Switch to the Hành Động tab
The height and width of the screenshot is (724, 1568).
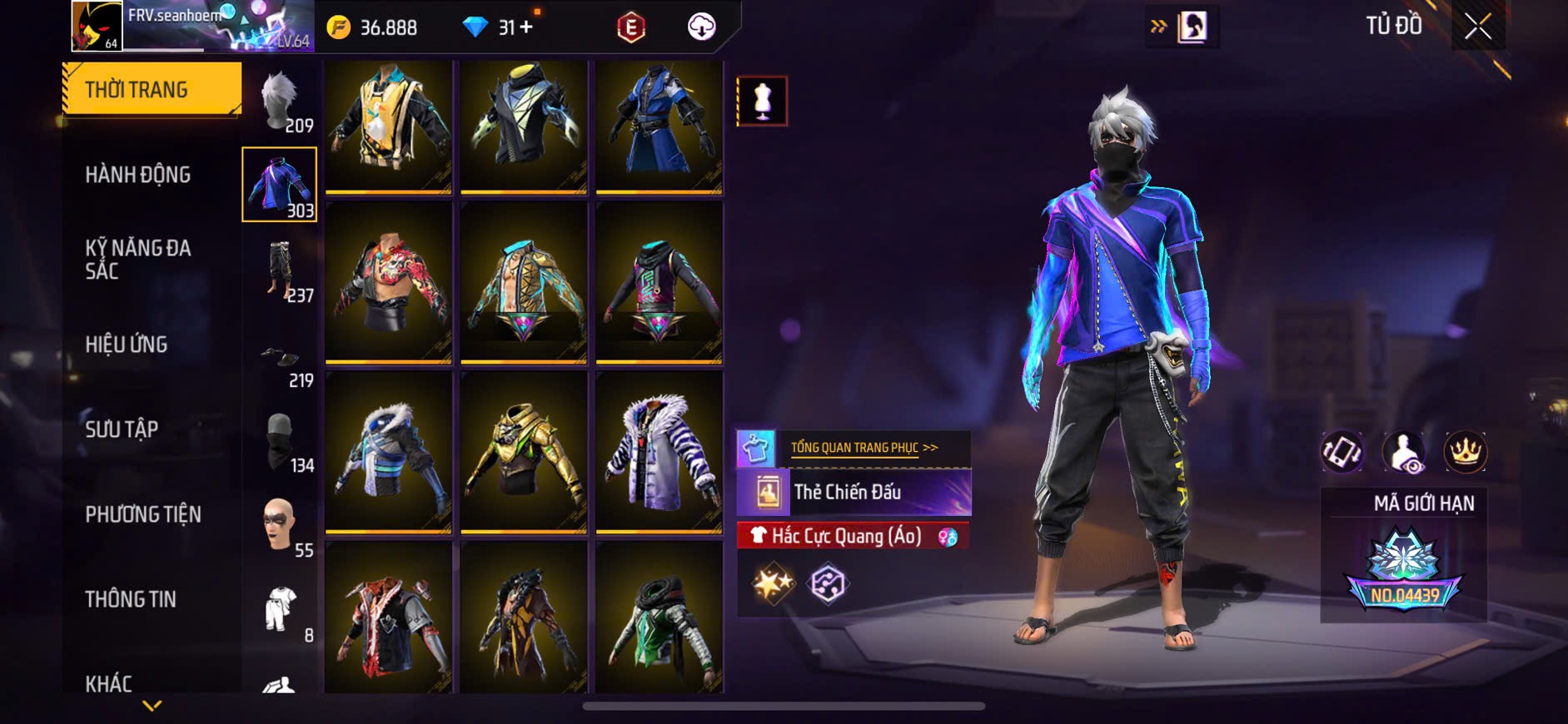coord(138,175)
